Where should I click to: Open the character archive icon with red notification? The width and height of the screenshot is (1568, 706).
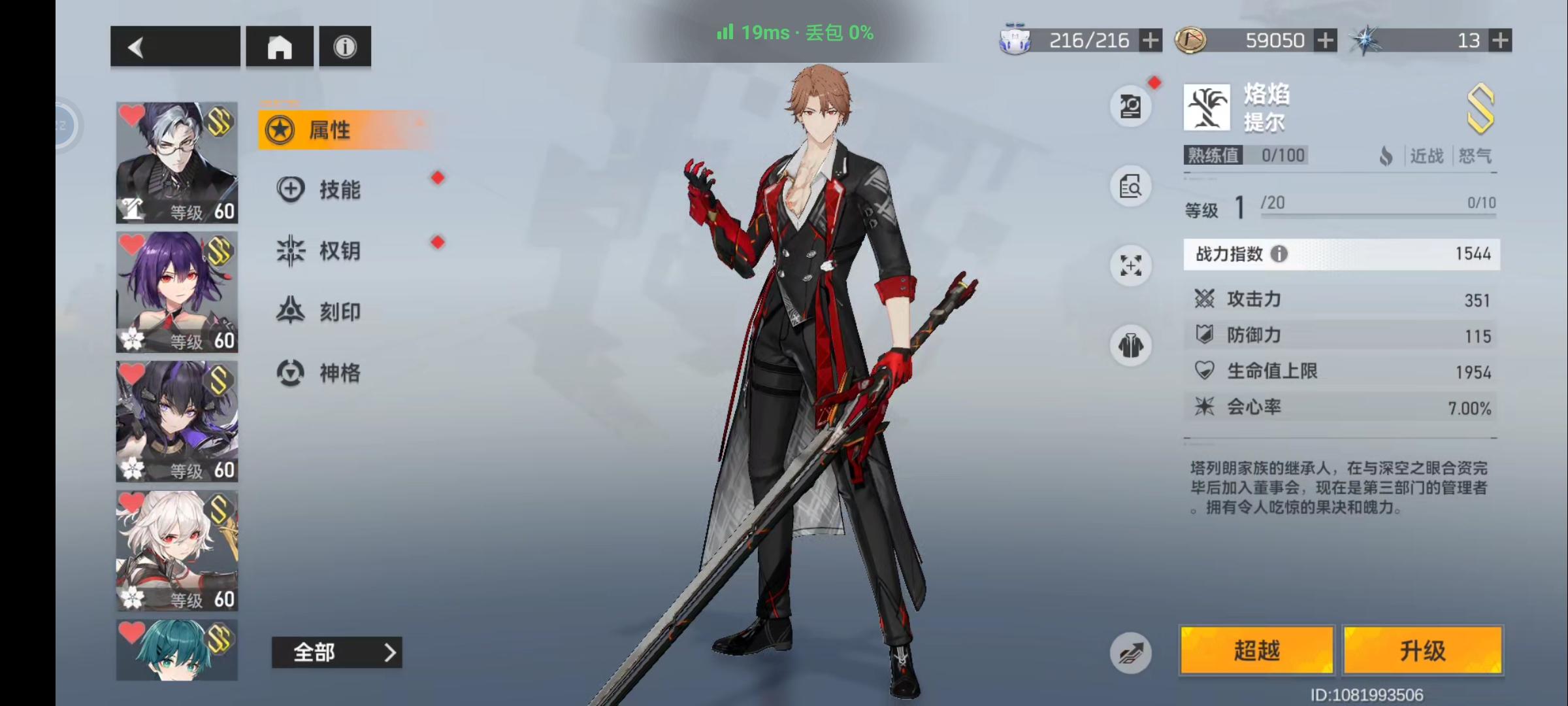pyautogui.click(x=1131, y=106)
